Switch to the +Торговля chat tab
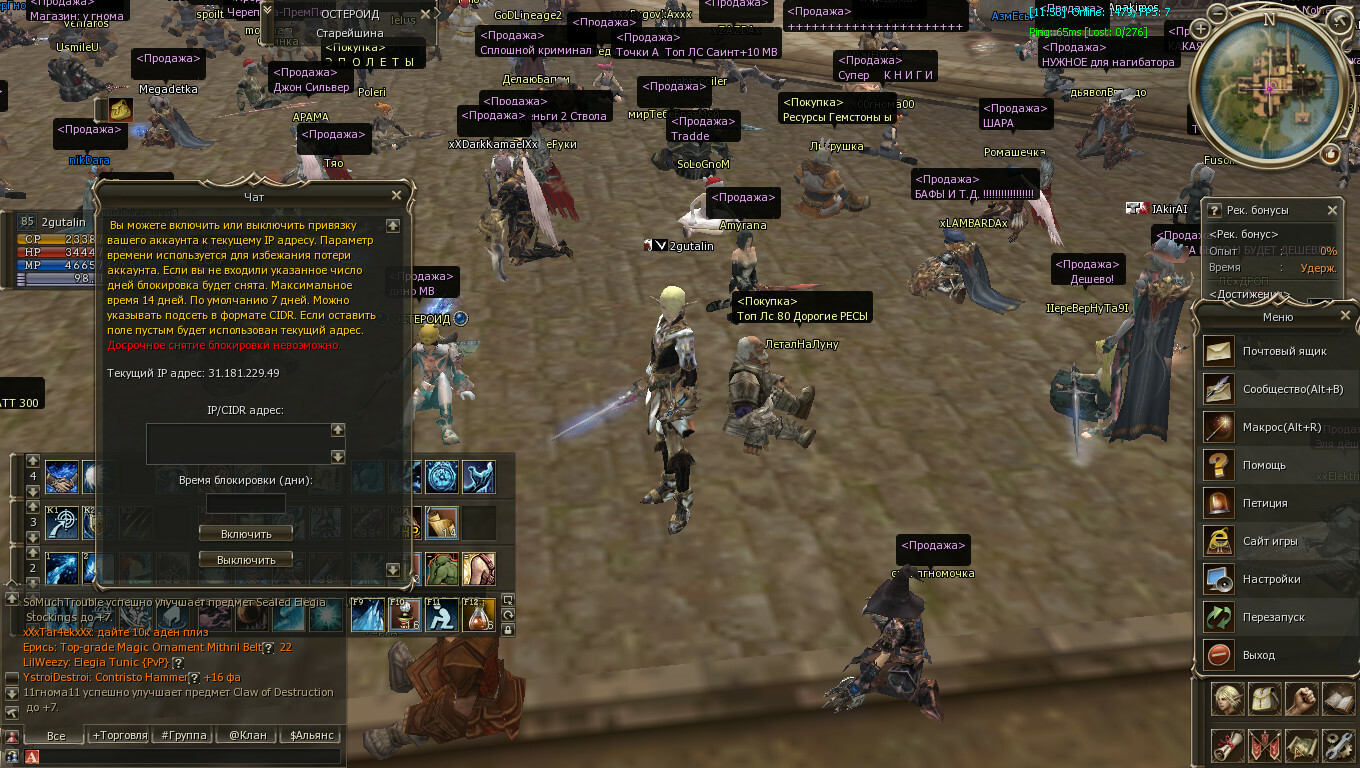Image resolution: width=1360 pixels, height=768 pixels. click(119, 735)
